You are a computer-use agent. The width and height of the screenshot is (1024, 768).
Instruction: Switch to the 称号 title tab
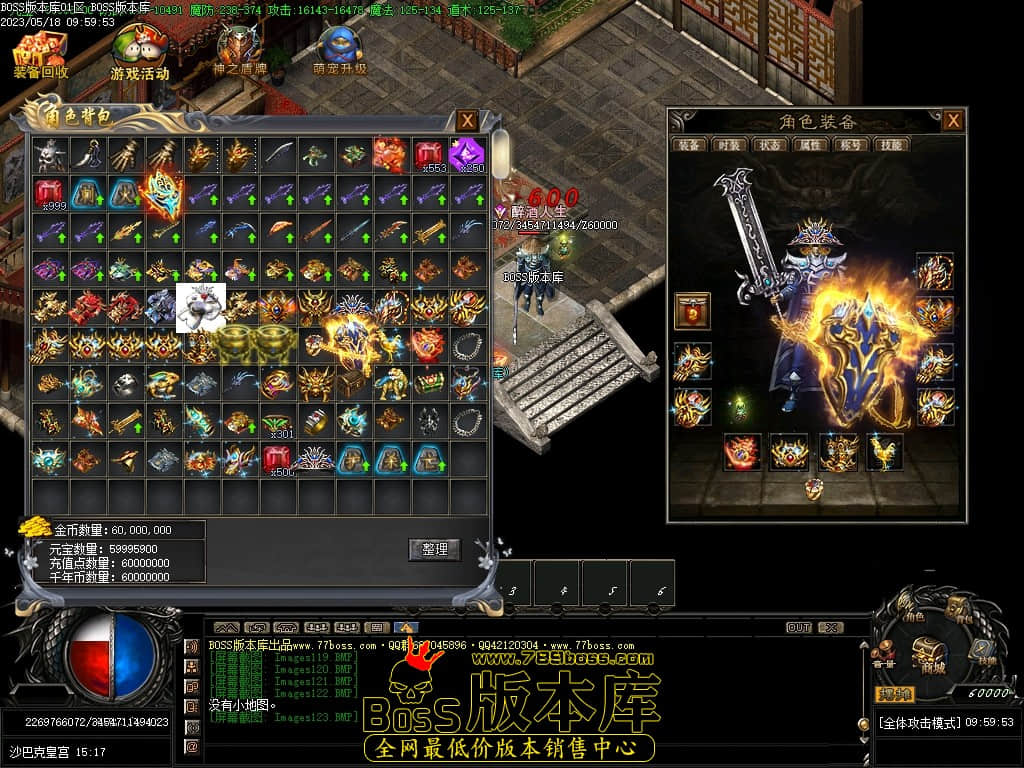tap(849, 145)
